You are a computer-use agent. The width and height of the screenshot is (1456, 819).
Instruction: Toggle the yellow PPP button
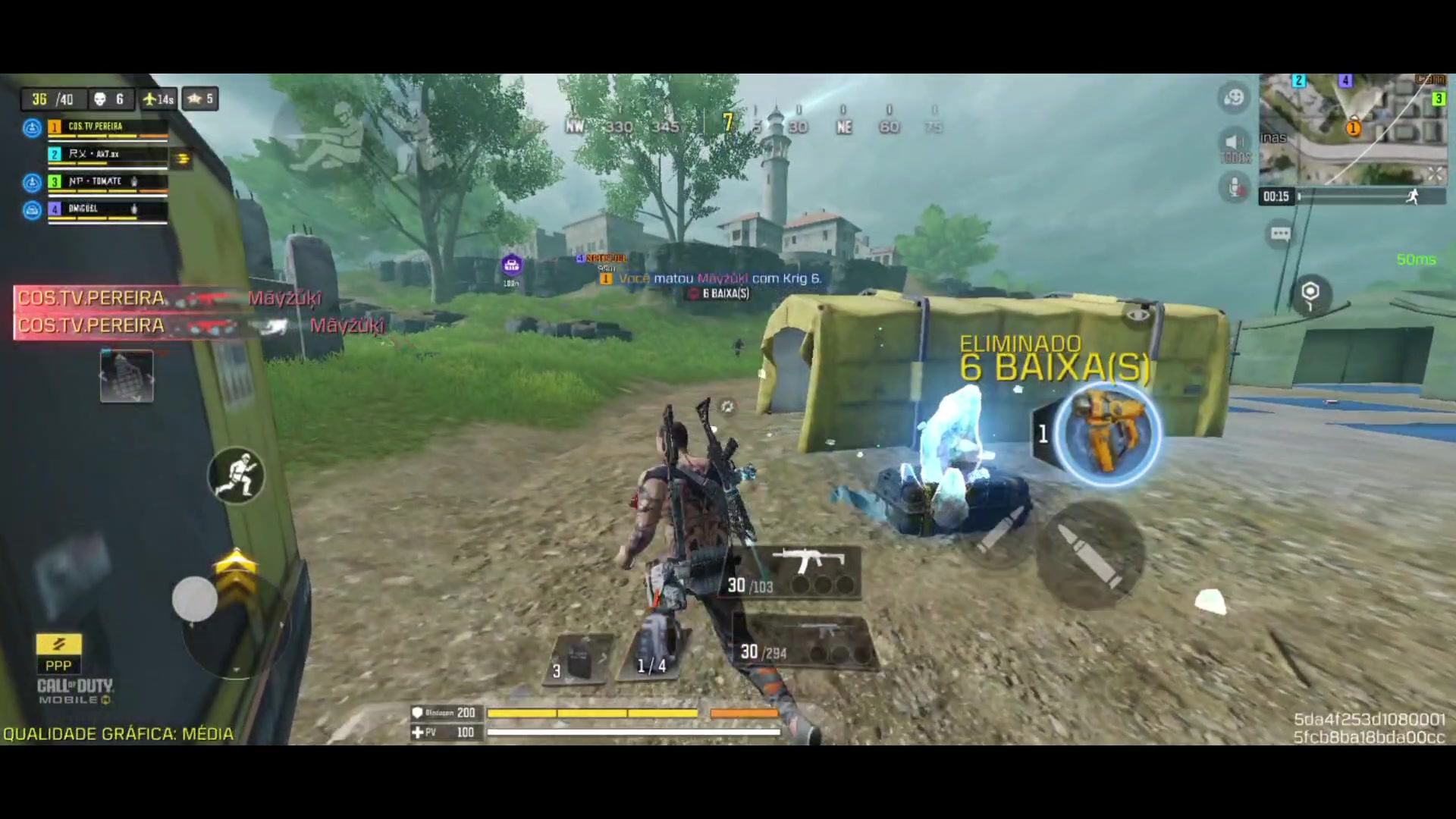click(x=58, y=654)
